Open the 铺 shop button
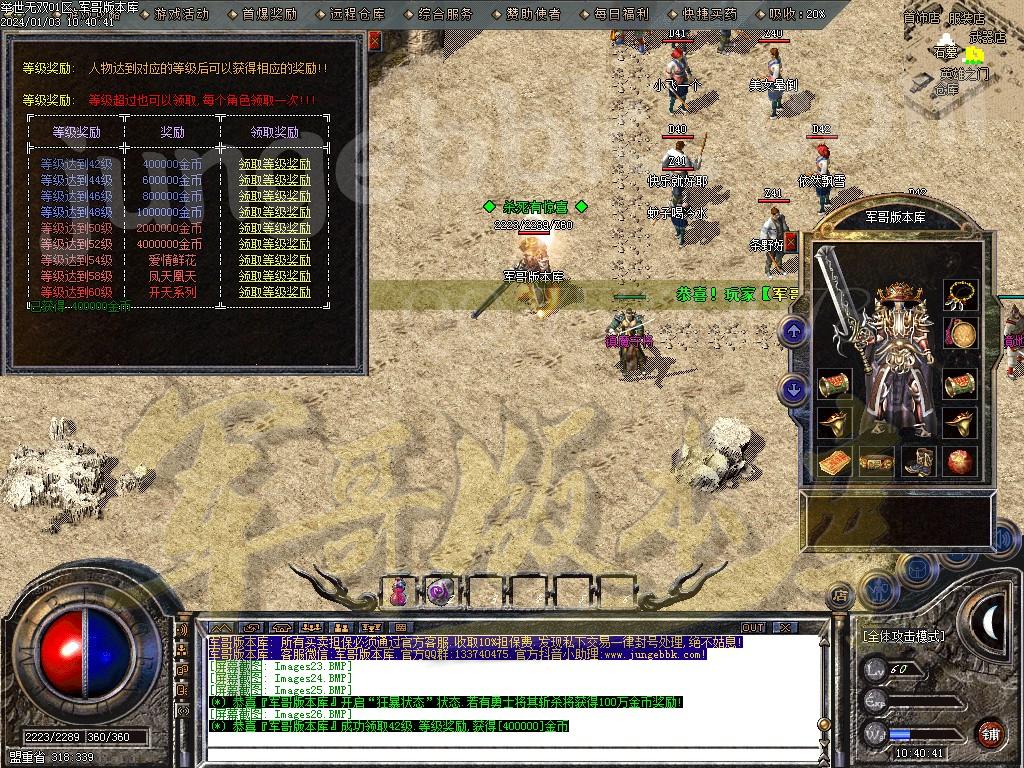The height and width of the screenshot is (768, 1024). 990,733
